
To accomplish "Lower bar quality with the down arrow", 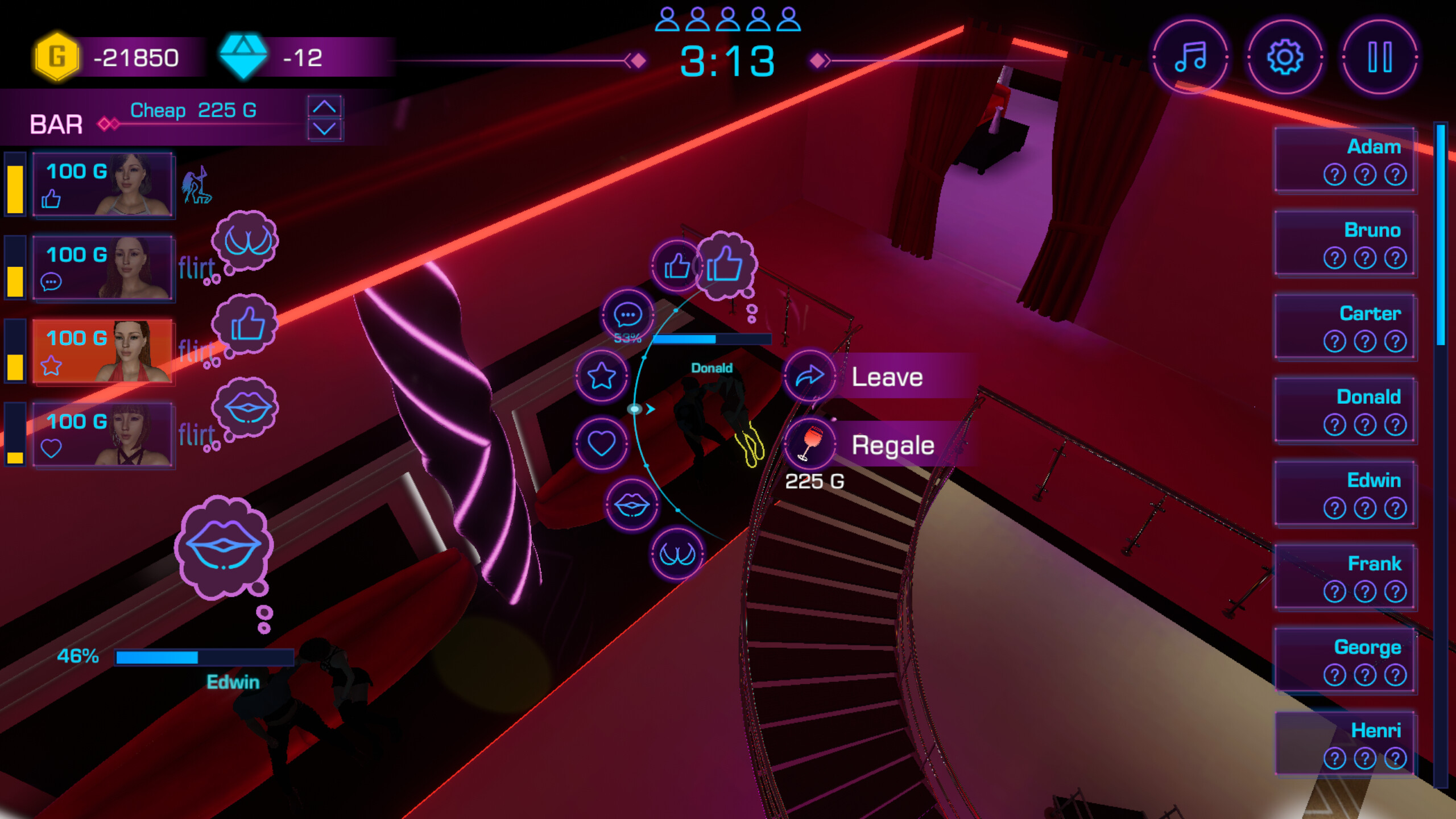I will tap(325, 130).
